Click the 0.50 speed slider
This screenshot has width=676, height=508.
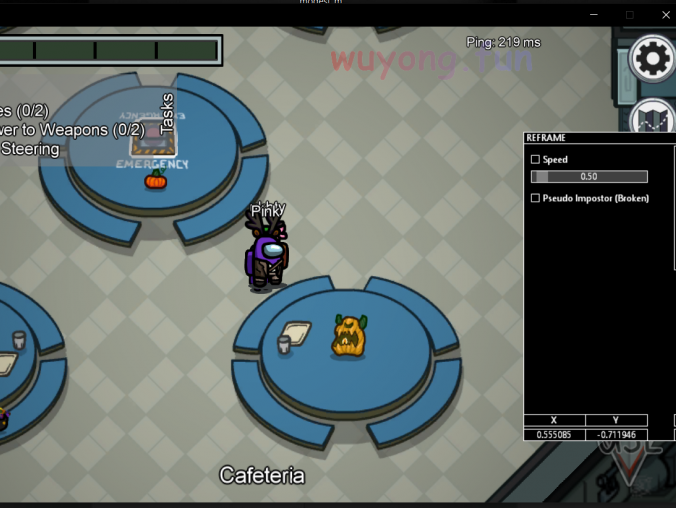[589, 177]
